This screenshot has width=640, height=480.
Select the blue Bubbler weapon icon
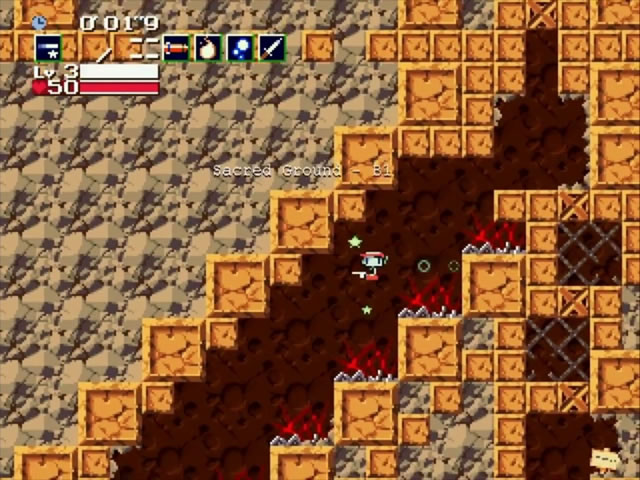[x=240, y=46]
